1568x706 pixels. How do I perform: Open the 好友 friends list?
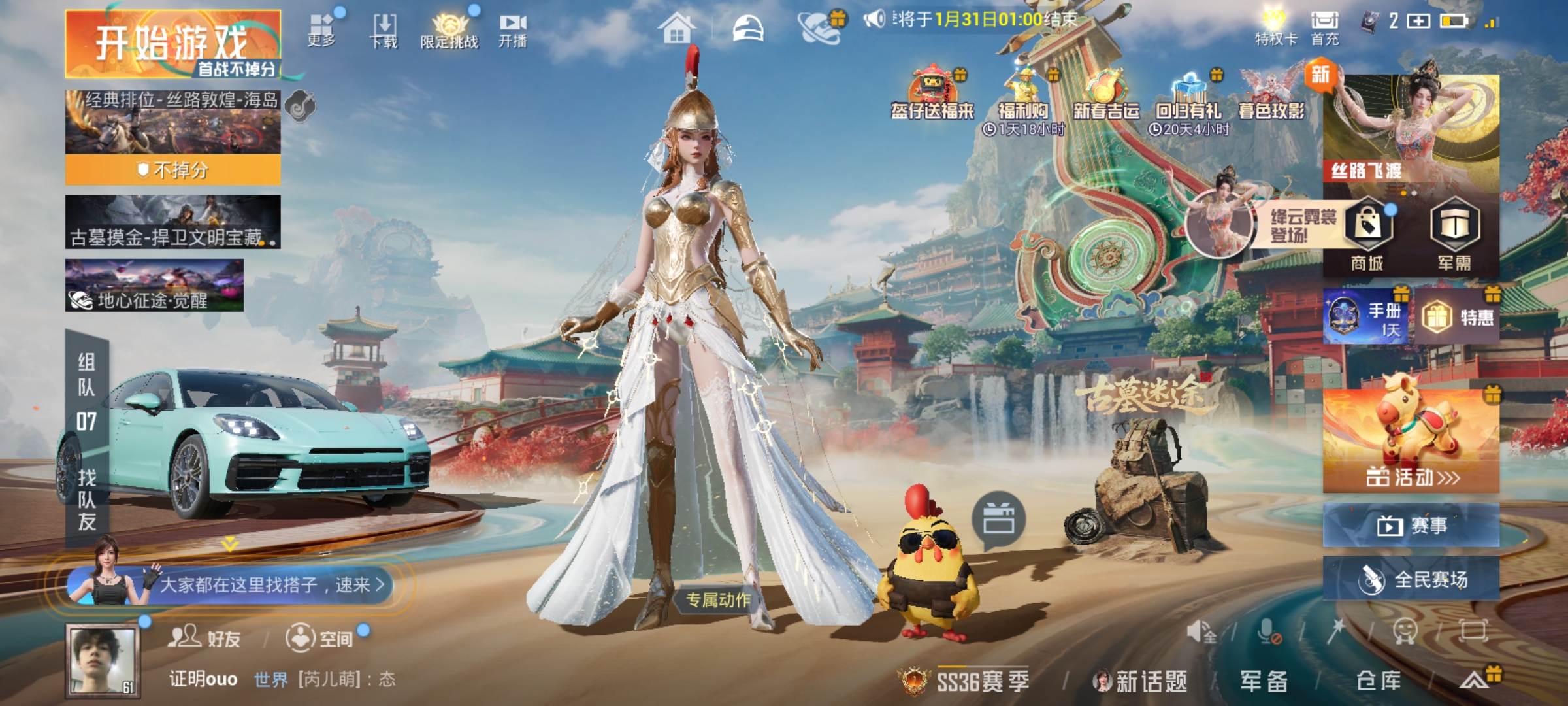click(205, 637)
